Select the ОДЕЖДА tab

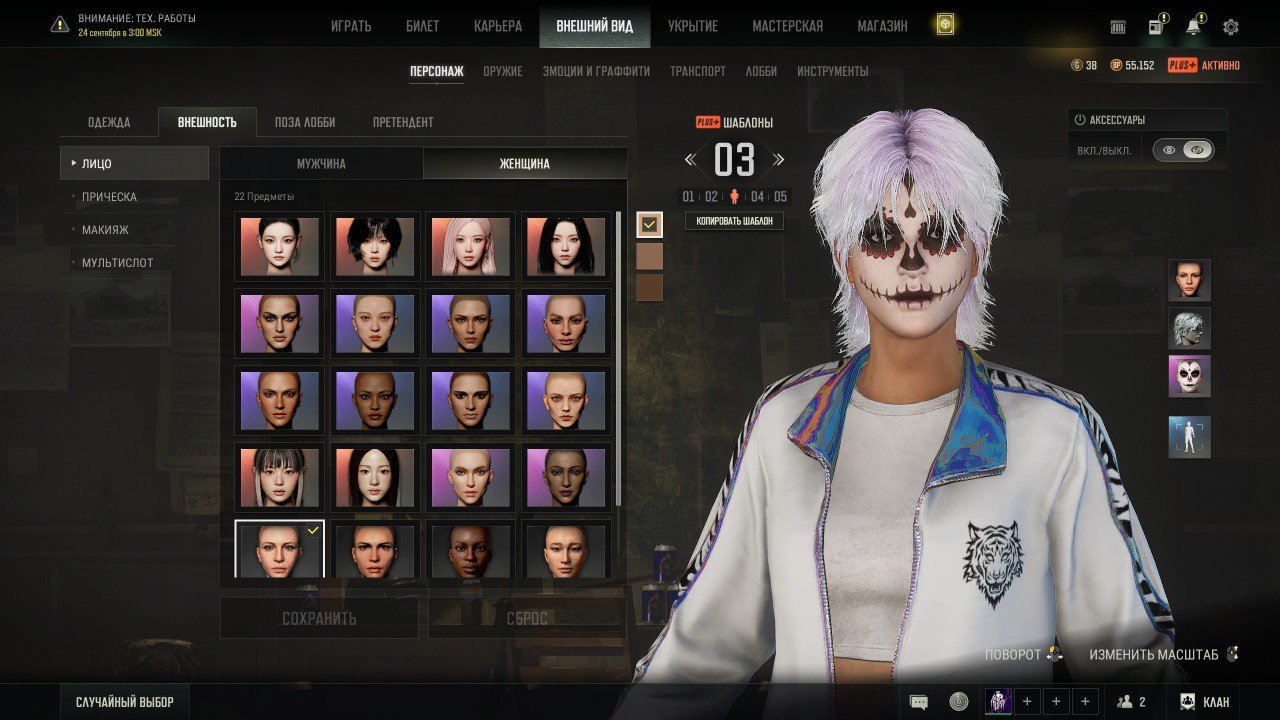(109, 122)
